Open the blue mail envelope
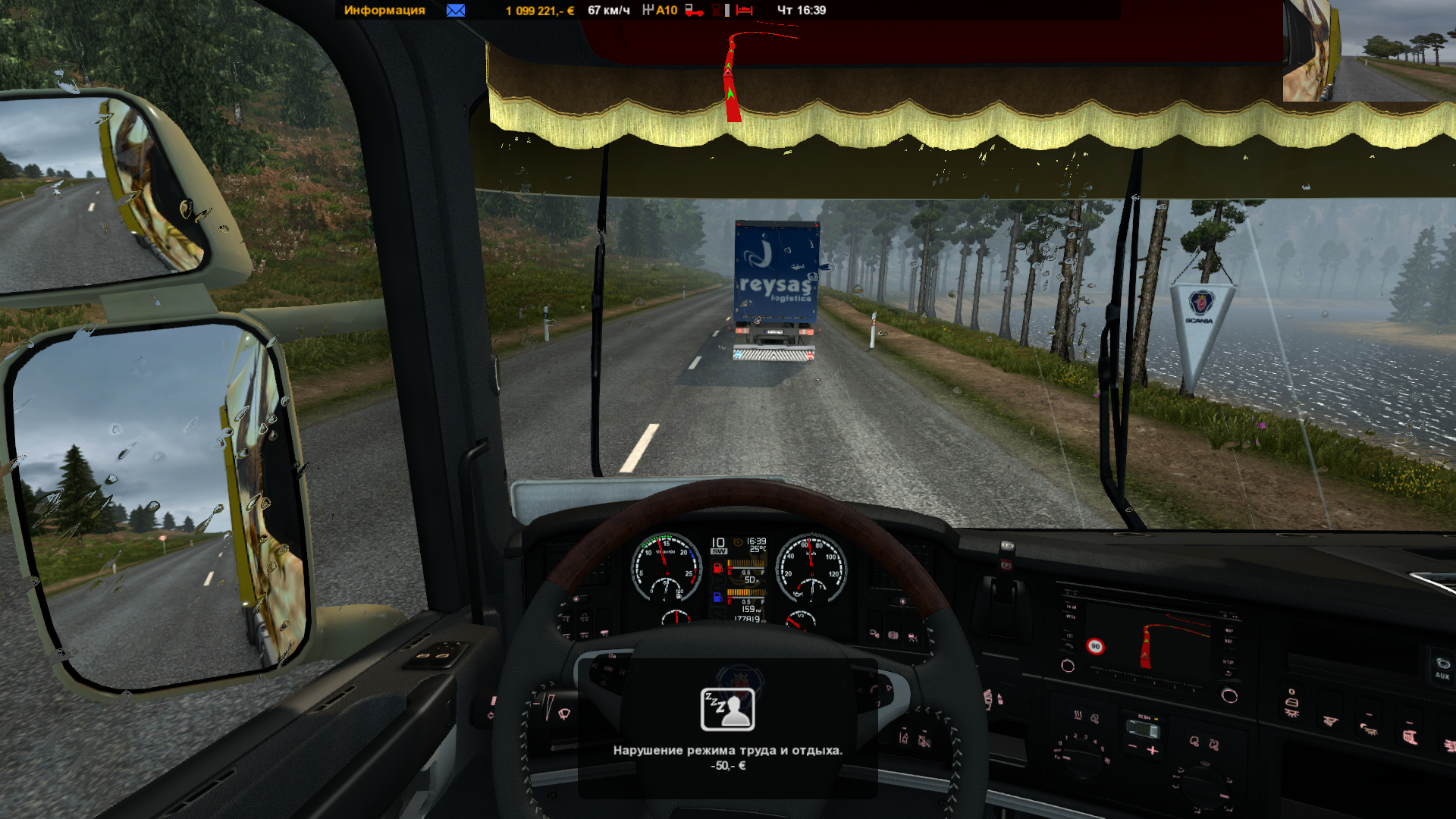 [x=456, y=10]
